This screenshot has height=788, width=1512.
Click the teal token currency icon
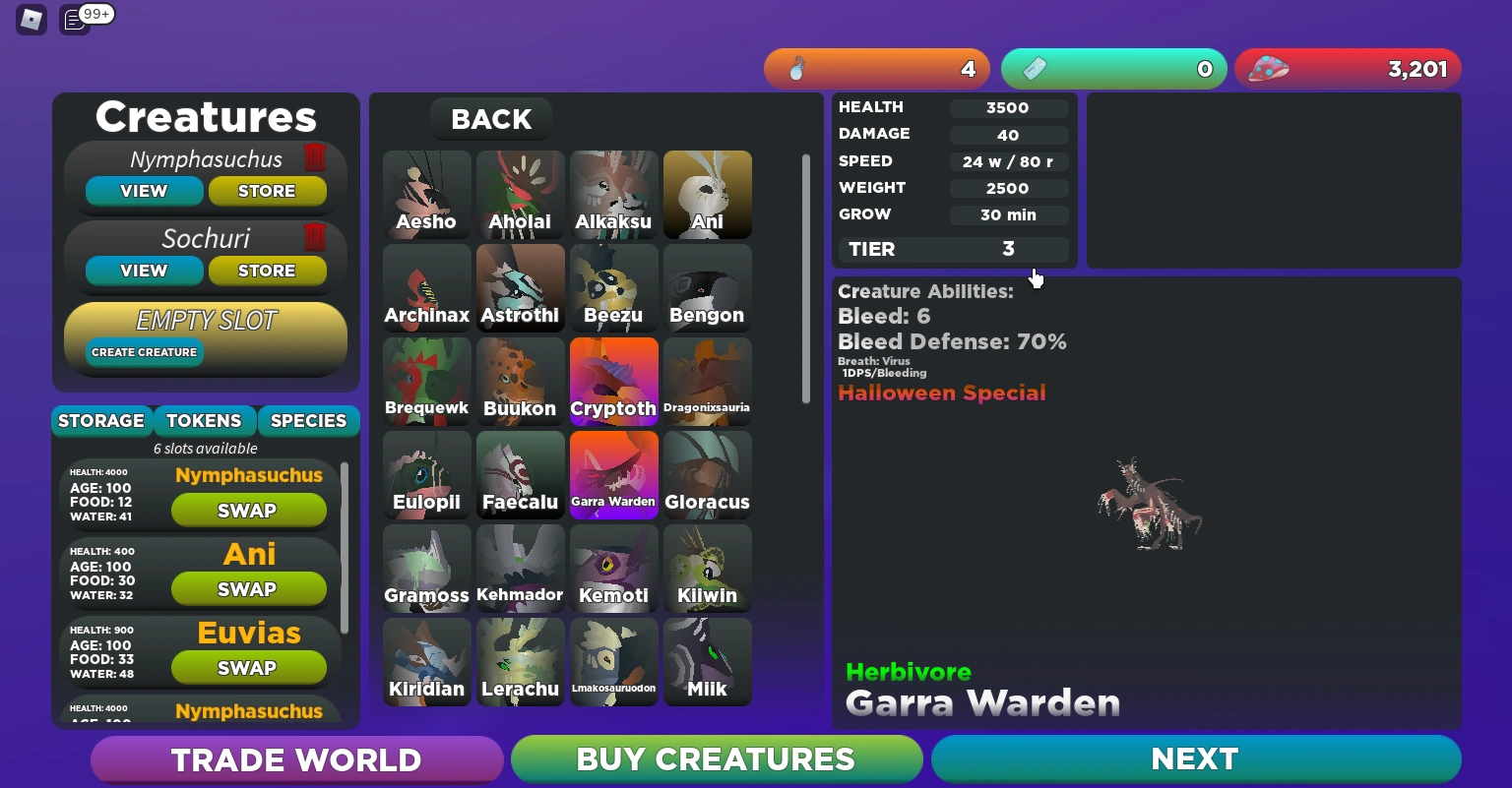pyautogui.click(x=1035, y=69)
